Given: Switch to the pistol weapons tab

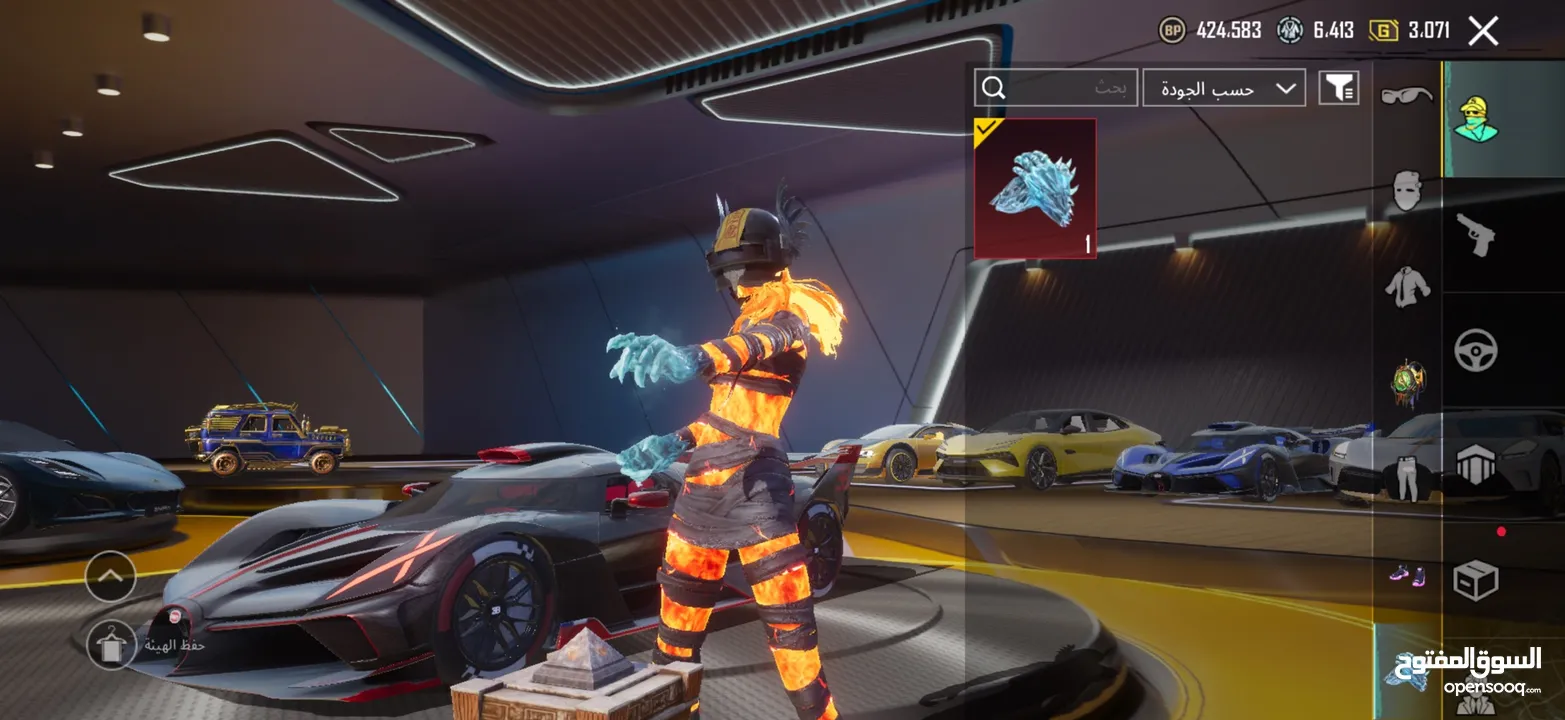Looking at the screenshot, I should tap(1475, 236).
